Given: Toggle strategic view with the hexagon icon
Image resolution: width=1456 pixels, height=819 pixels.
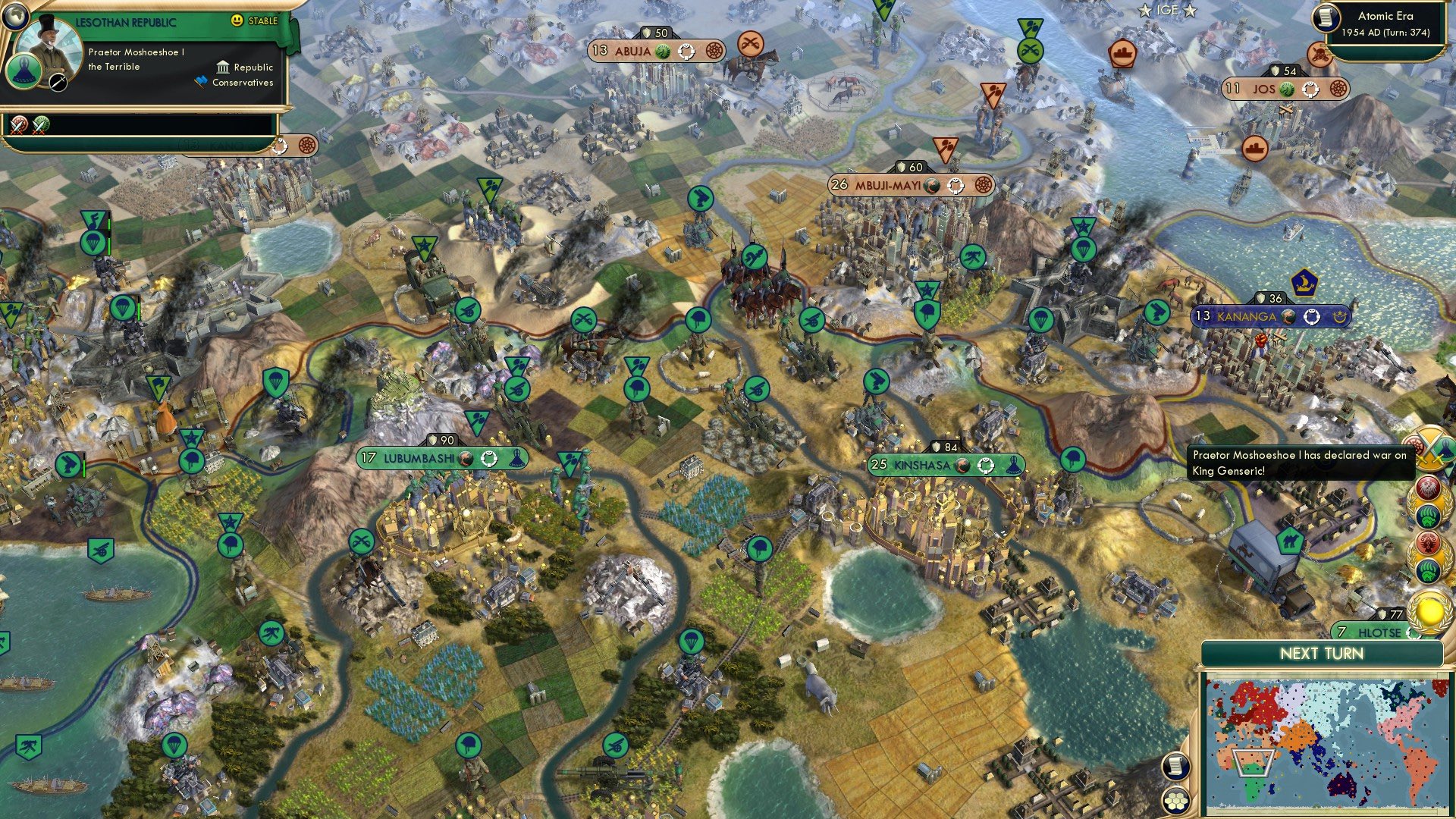Looking at the screenshot, I should pyautogui.click(x=1177, y=802).
